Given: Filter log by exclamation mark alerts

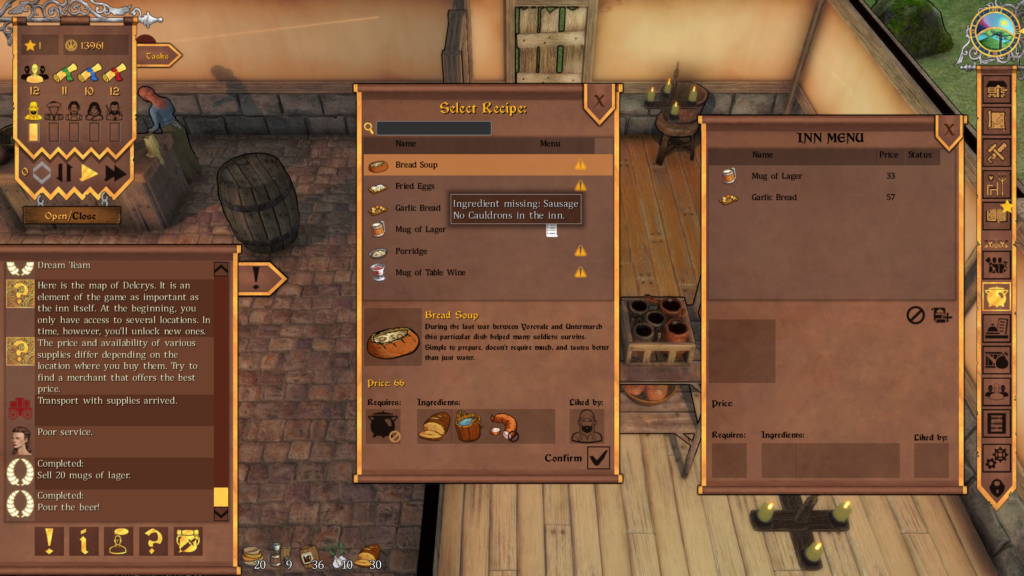Looking at the screenshot, I should point(48,541).
